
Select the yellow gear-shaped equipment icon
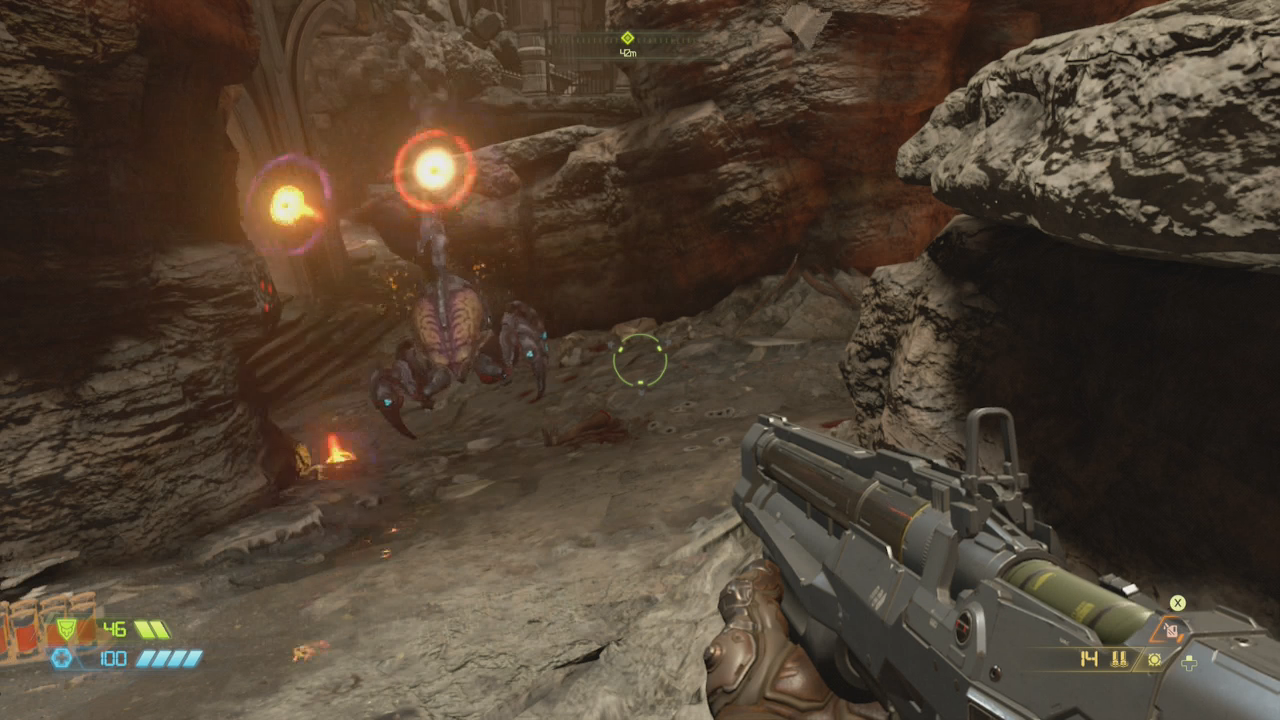[x=1154, y=659]
